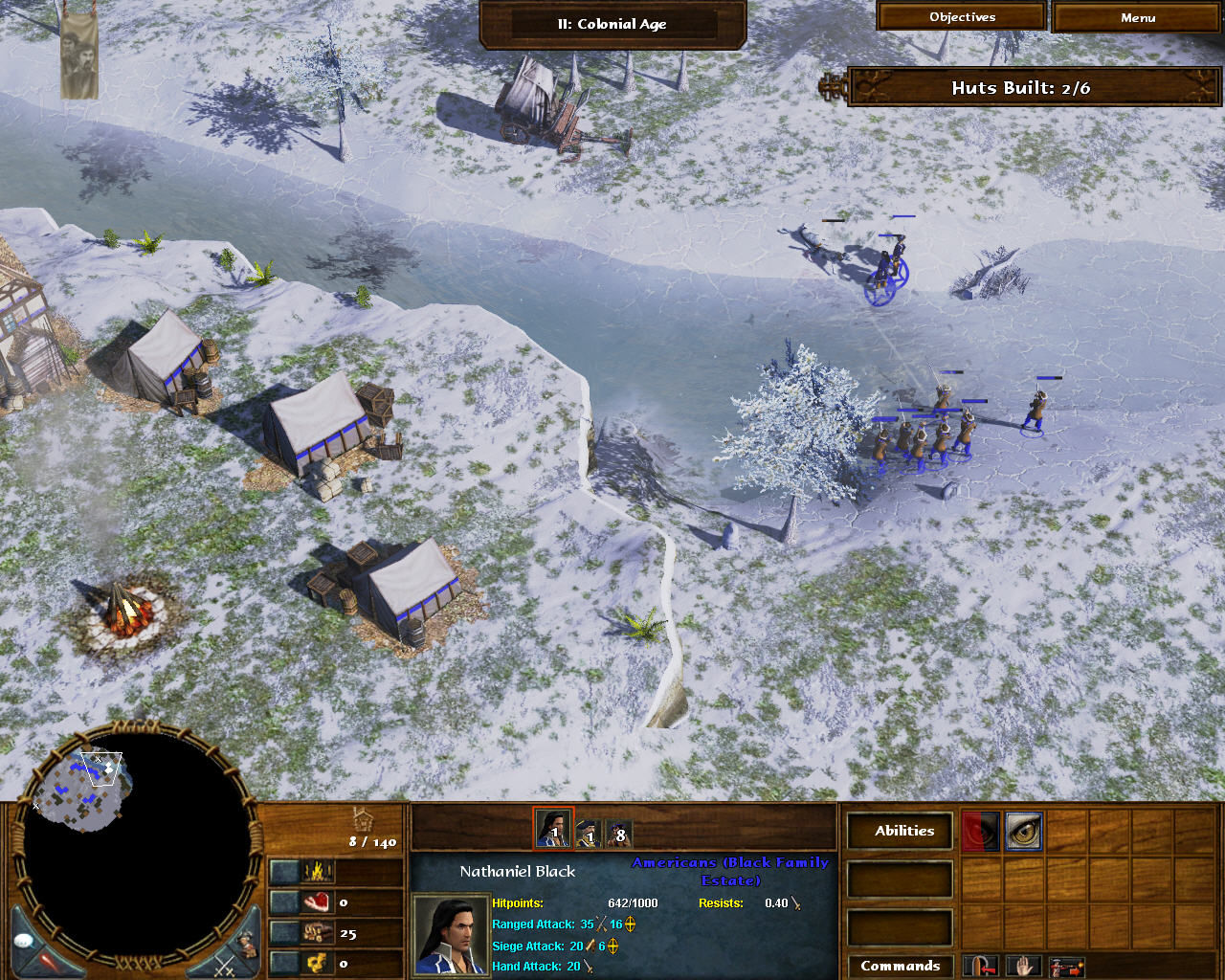Activate the red-eye Crack Shot ability
Image resolution: width=1225 pixels, height=980 pixels.
click(x=982, y=832)
